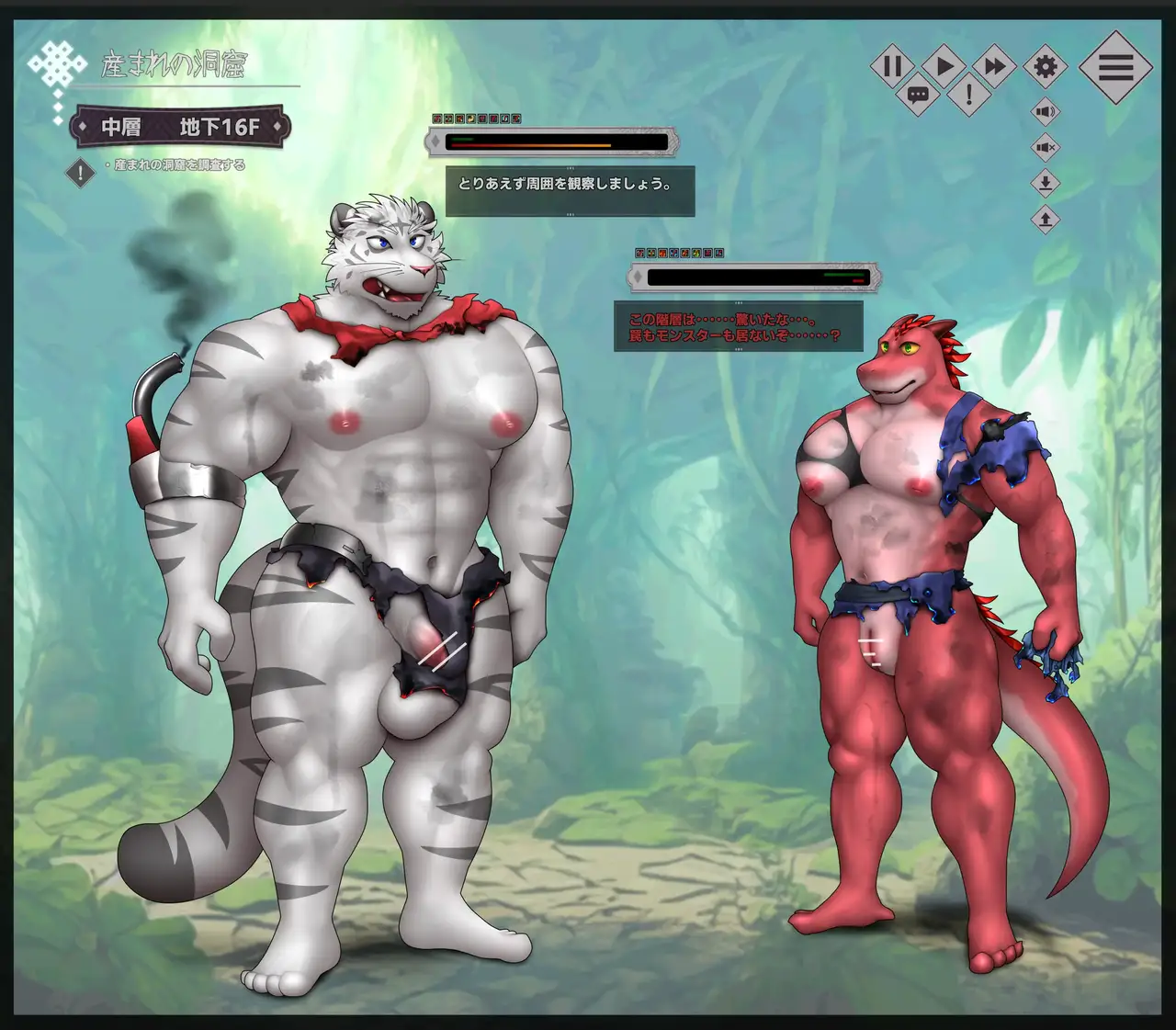Activate the fast-forward button
This screenshot has width=1176, height=1030.
pos(994,66)
